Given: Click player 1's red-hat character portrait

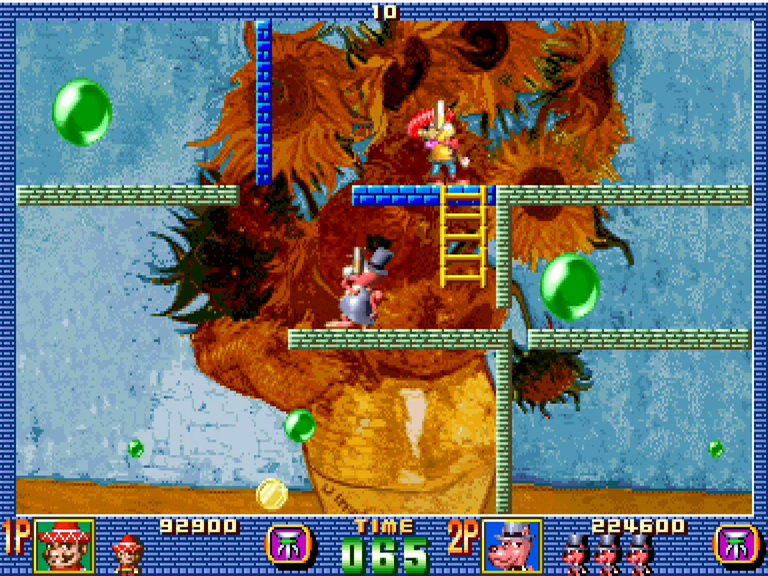Looking at the screenshot, I should pyautogui.click(x=65, y=546).
